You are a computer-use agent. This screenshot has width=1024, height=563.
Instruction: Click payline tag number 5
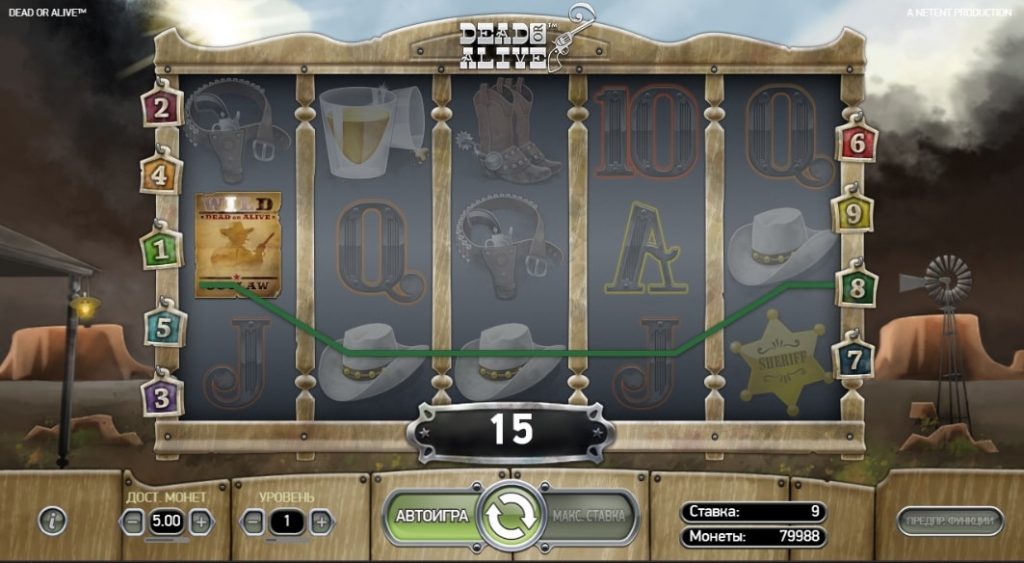point(165,326)
